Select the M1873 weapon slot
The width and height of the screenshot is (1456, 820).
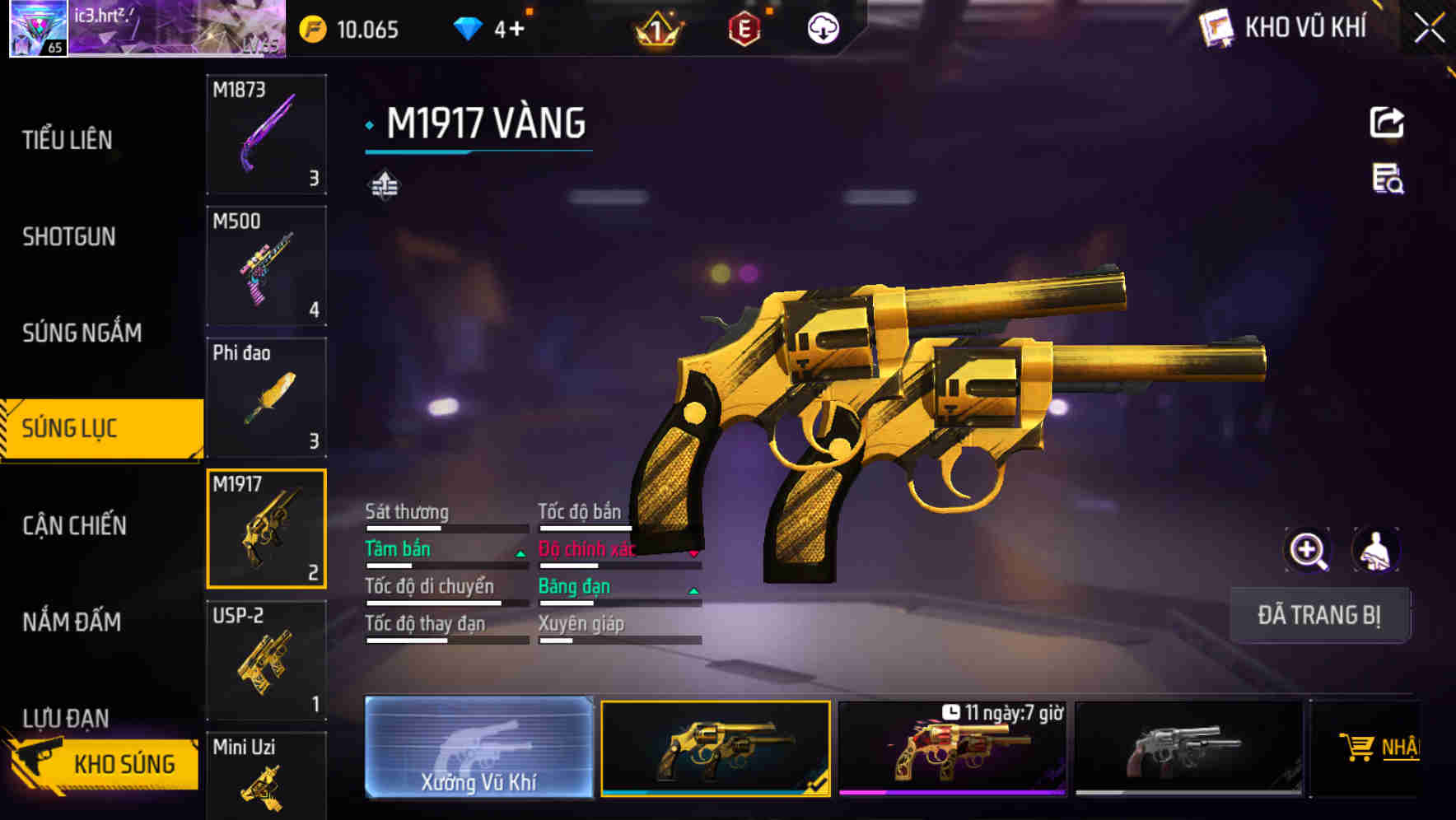(x=266, y=134)
